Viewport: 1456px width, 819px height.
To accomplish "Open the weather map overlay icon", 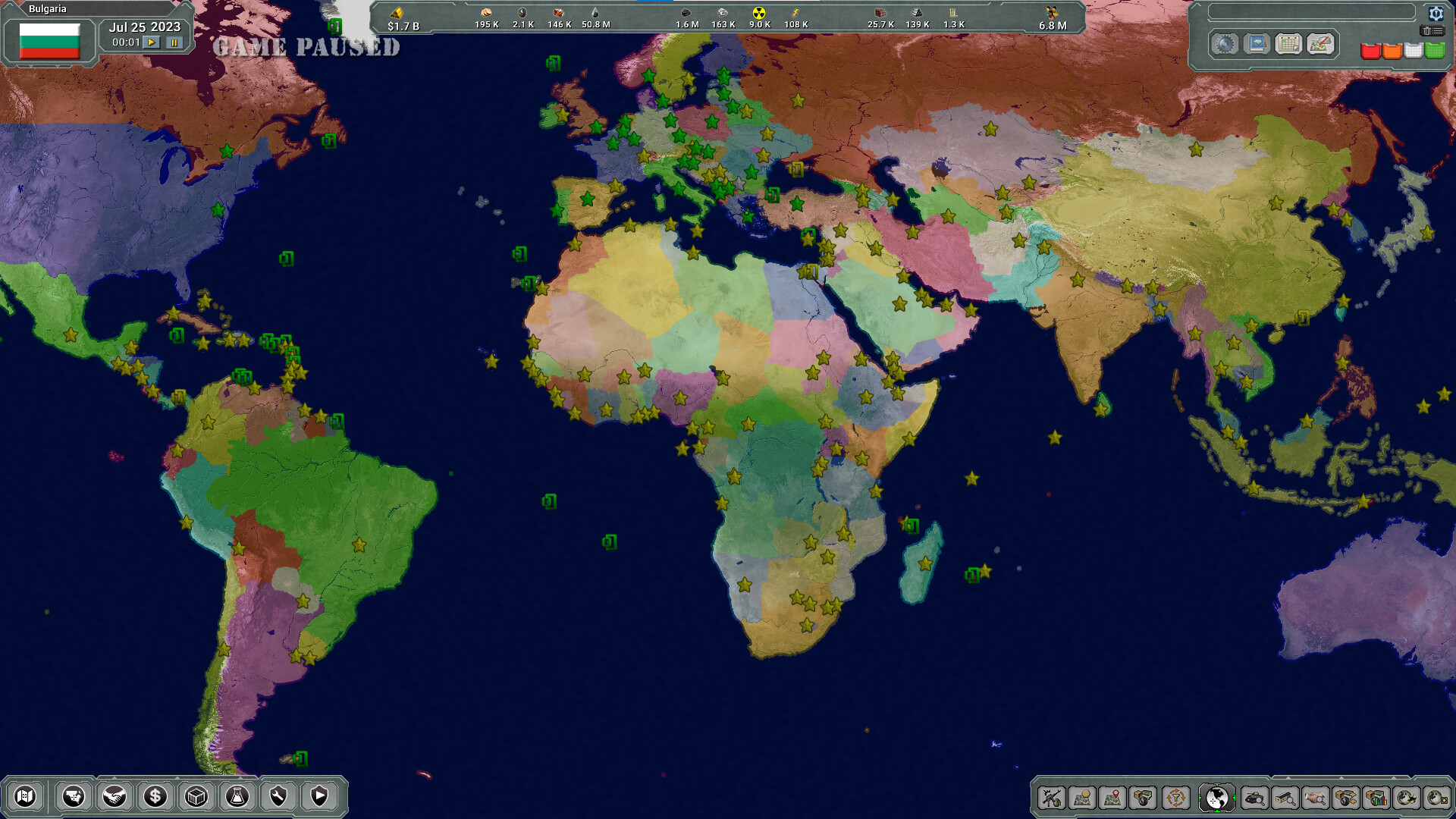I will coord(1319,45).
